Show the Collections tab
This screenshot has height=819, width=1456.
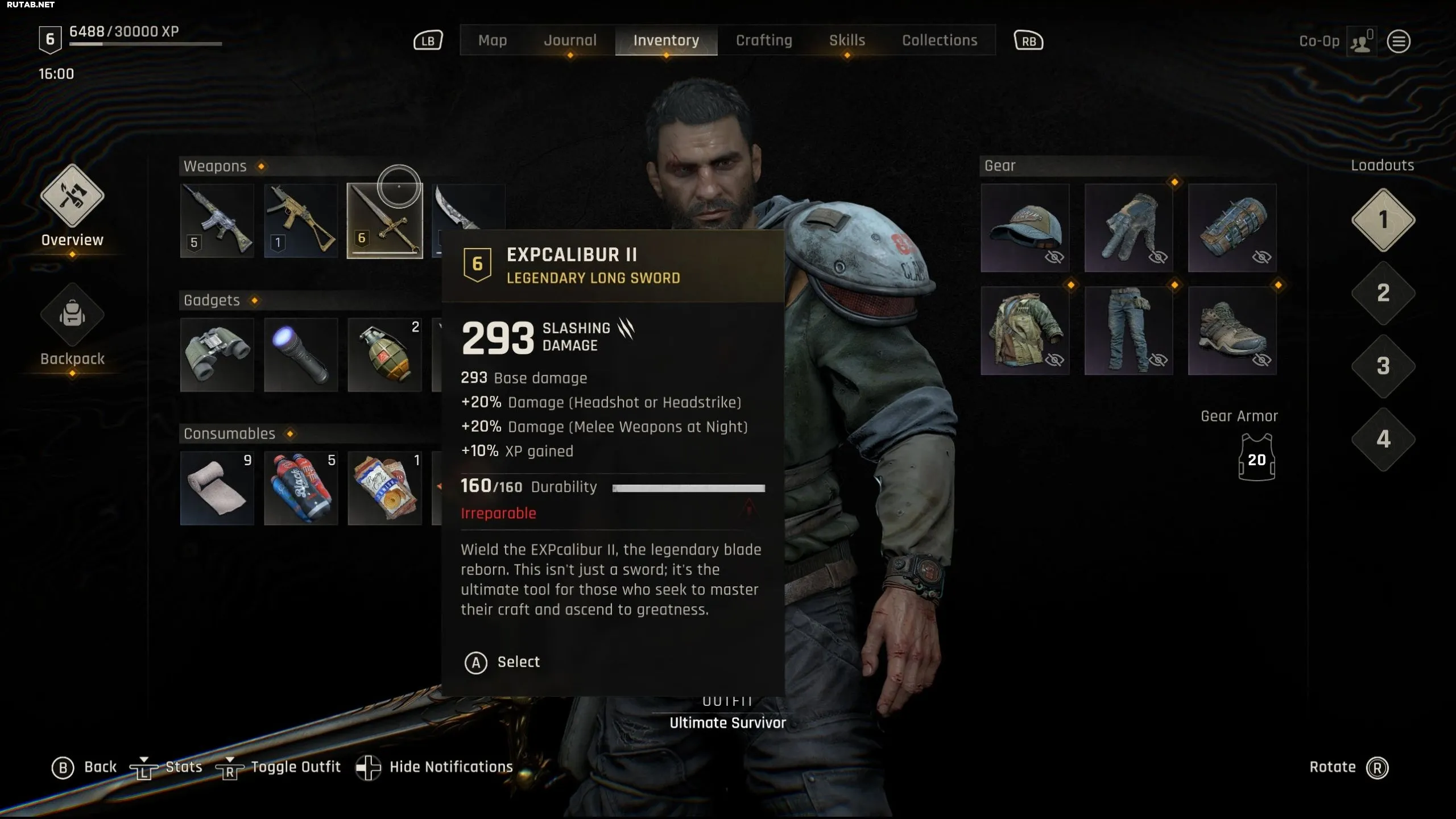click(x=940, y=40)
